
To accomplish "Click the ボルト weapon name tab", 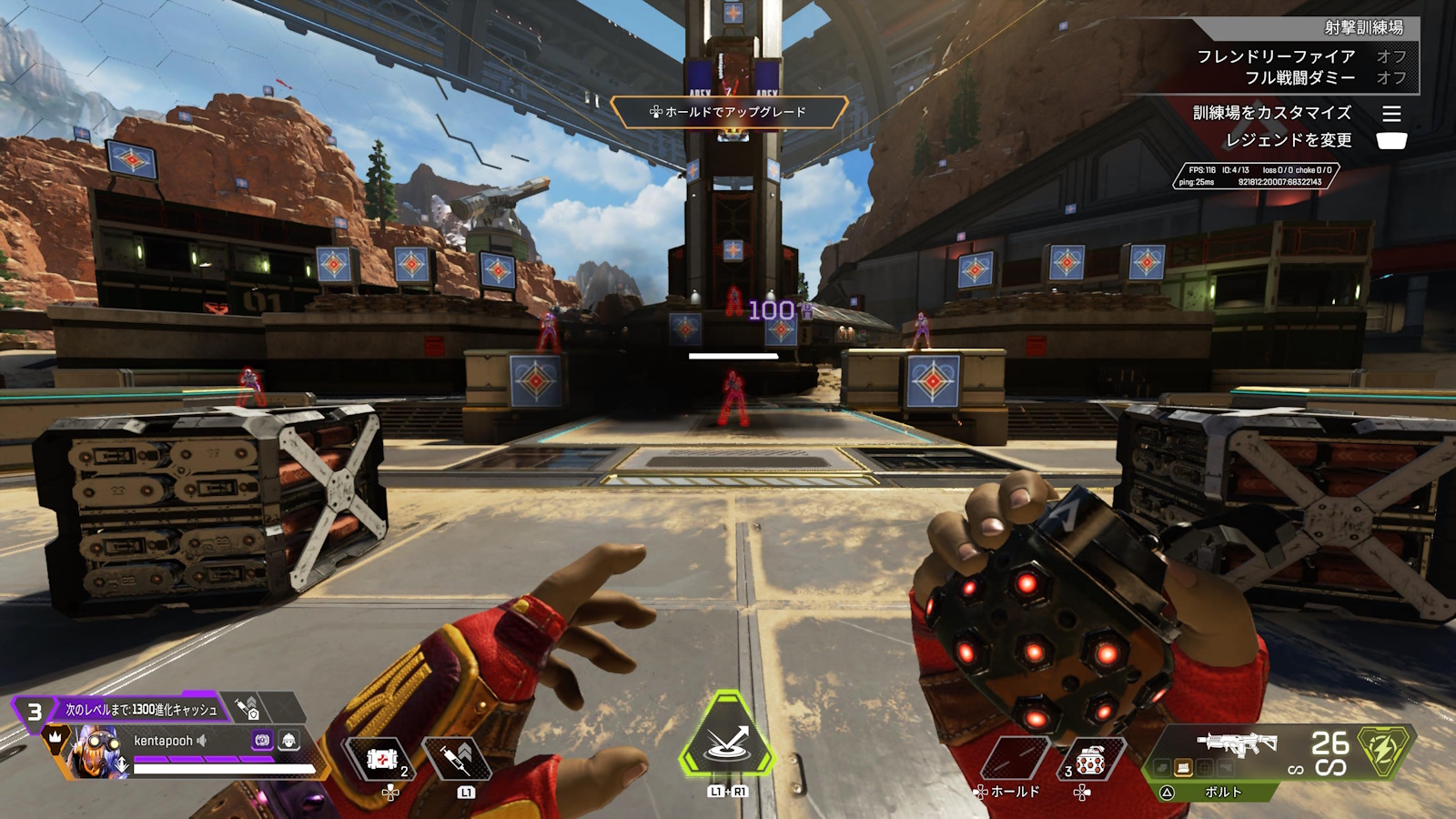I will click(x=1222, y=792).
